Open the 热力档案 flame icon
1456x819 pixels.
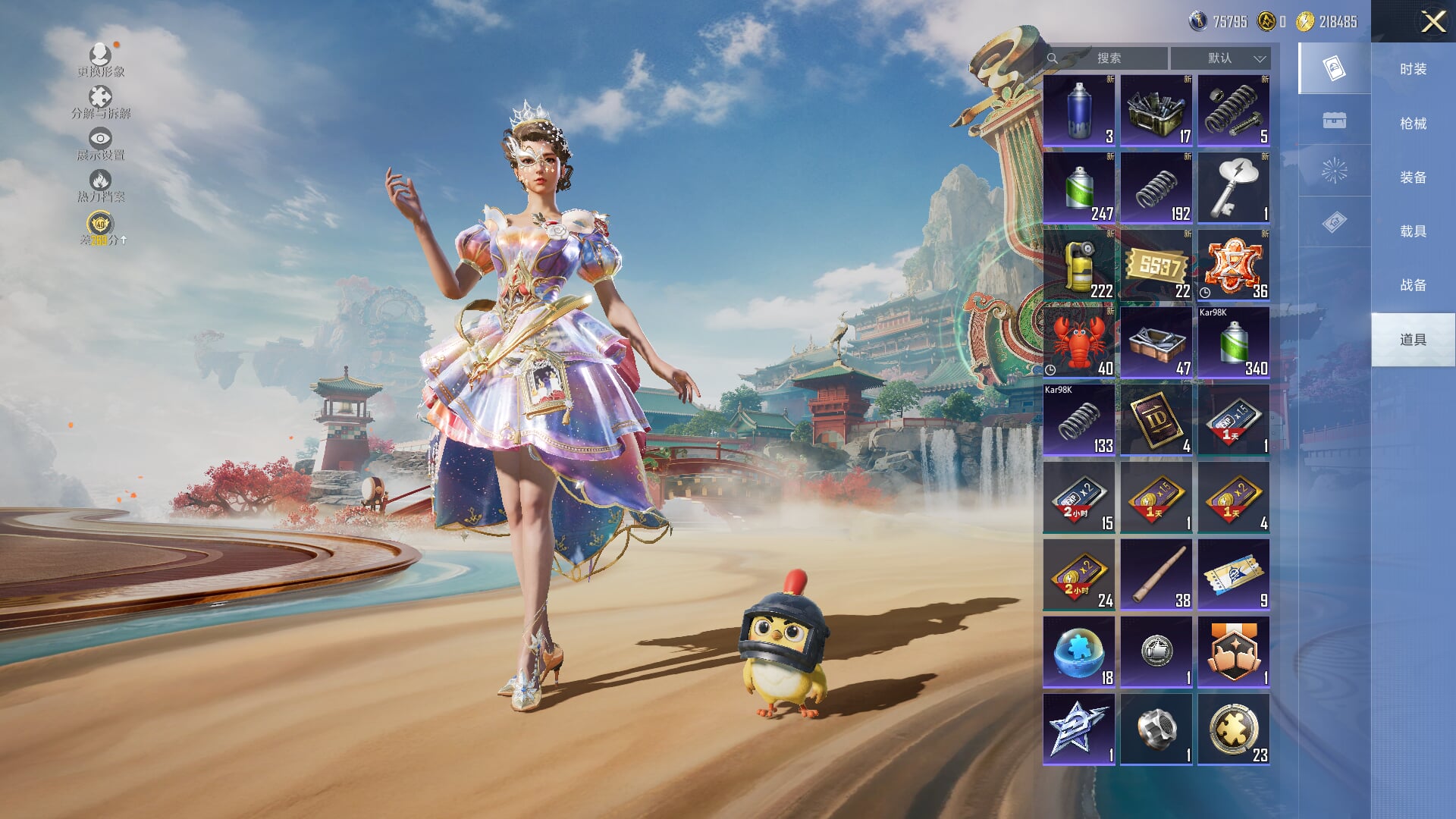coord(100,186)
